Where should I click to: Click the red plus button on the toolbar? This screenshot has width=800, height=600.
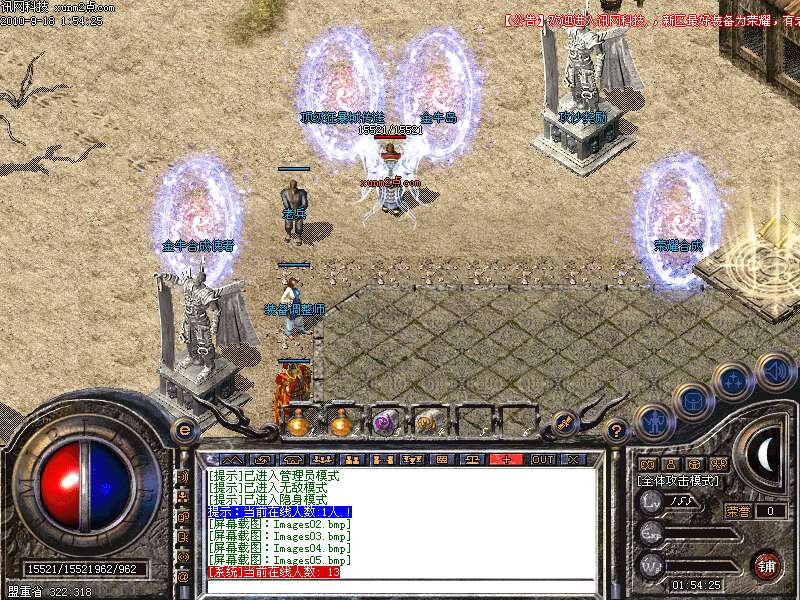coord(506,460)
